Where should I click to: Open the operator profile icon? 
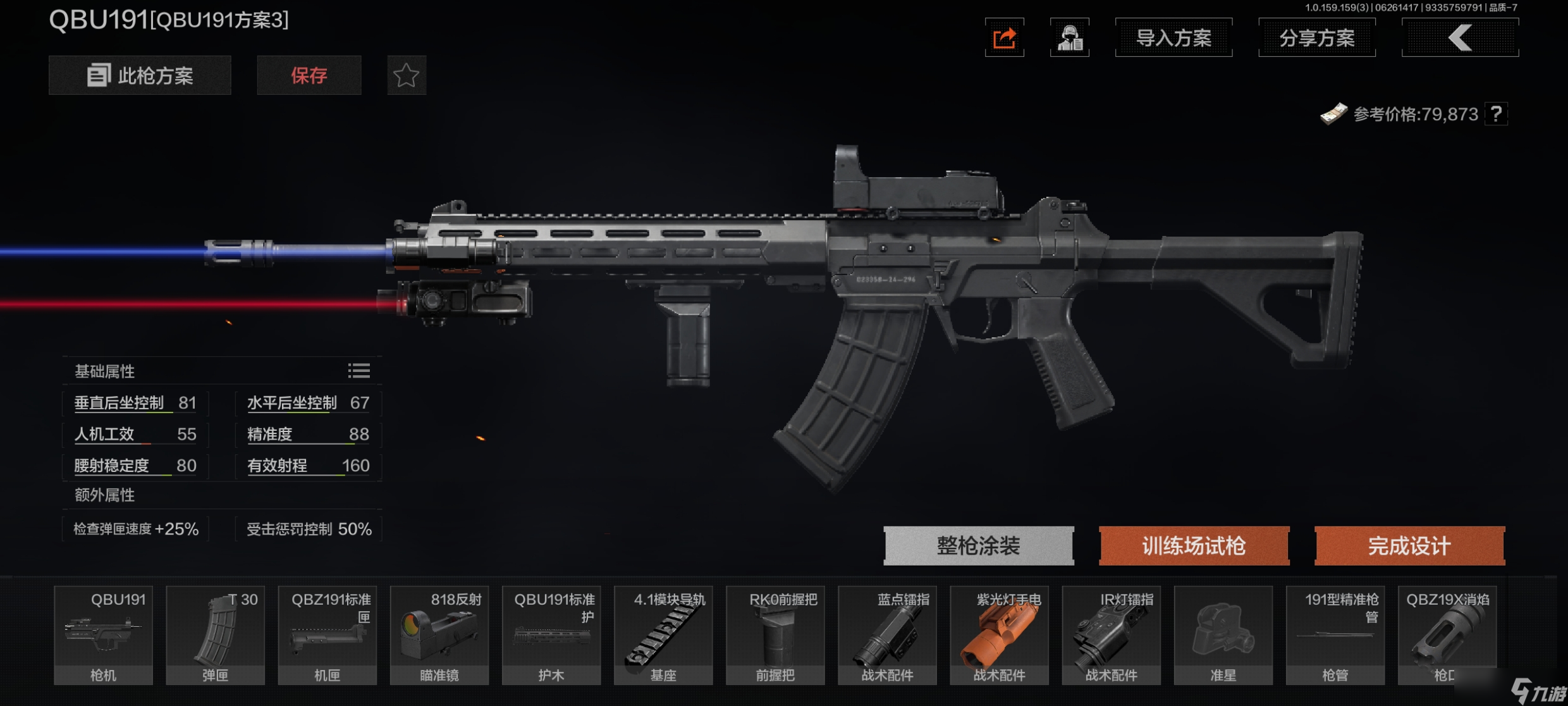pyautogui.click(x=1069, y=38)
